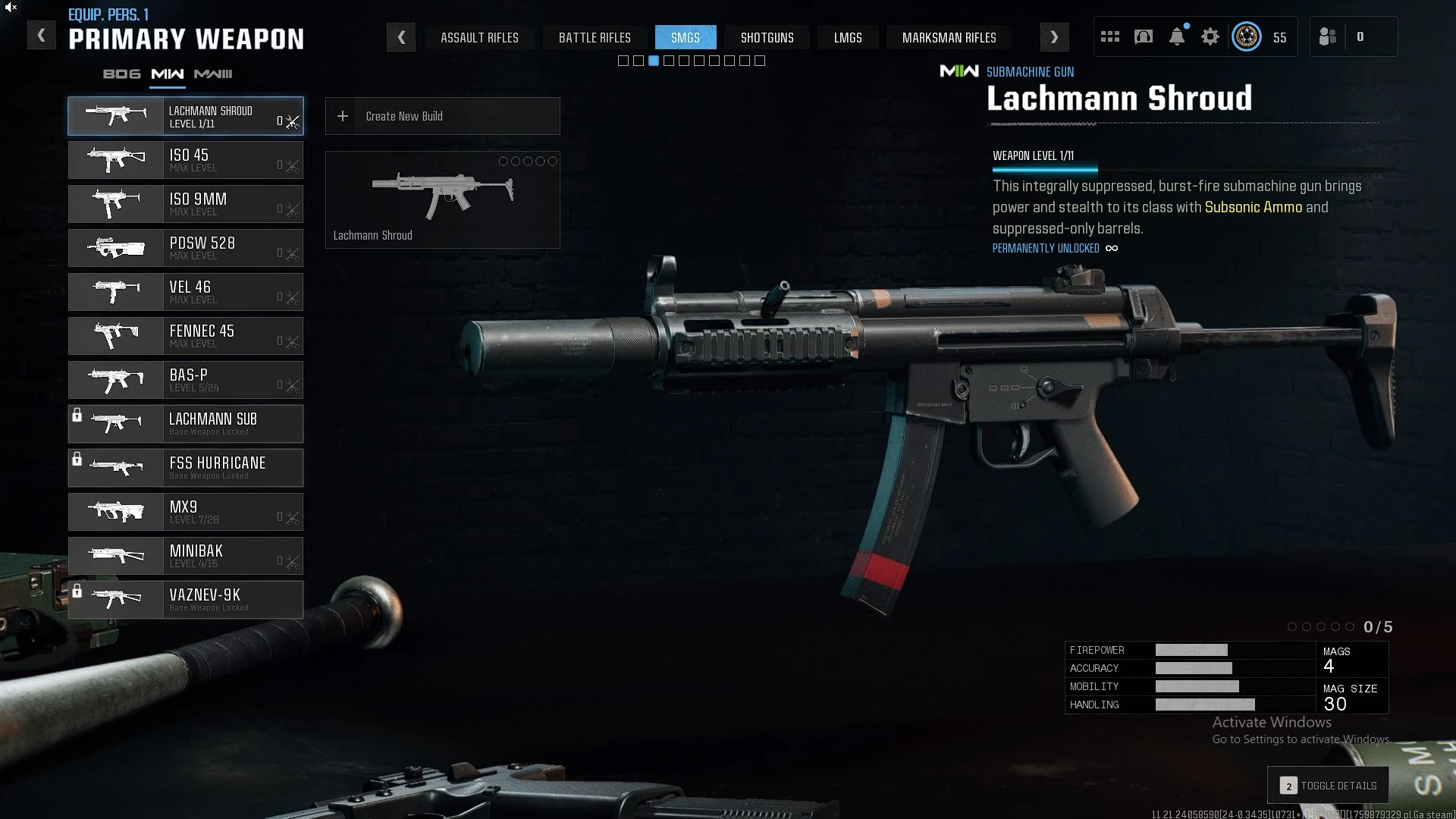Open the notifications bell
This screenshot has width=1456, height=819.
[x=1177, y=37]
